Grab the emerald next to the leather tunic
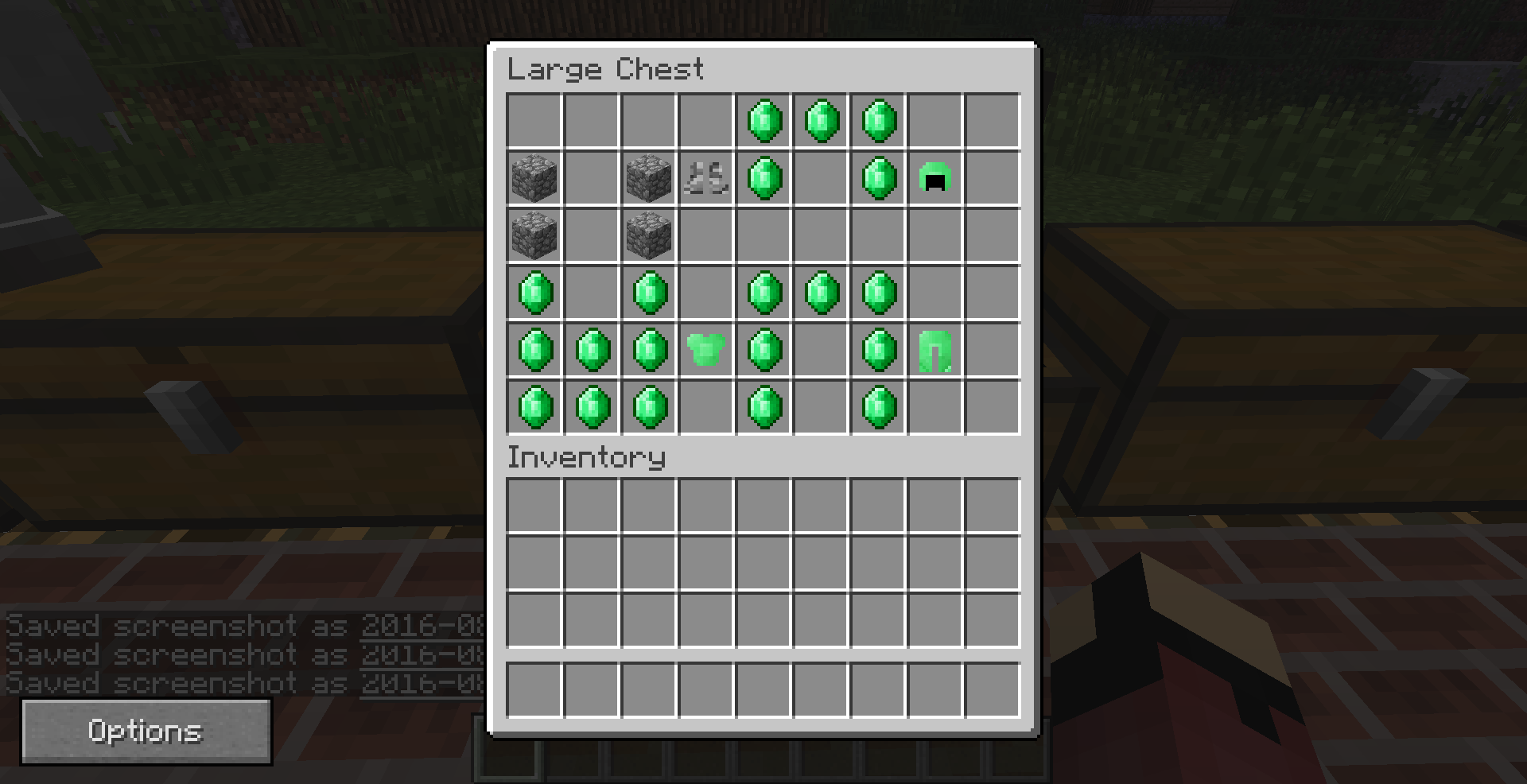 click(x=763, y=350)
